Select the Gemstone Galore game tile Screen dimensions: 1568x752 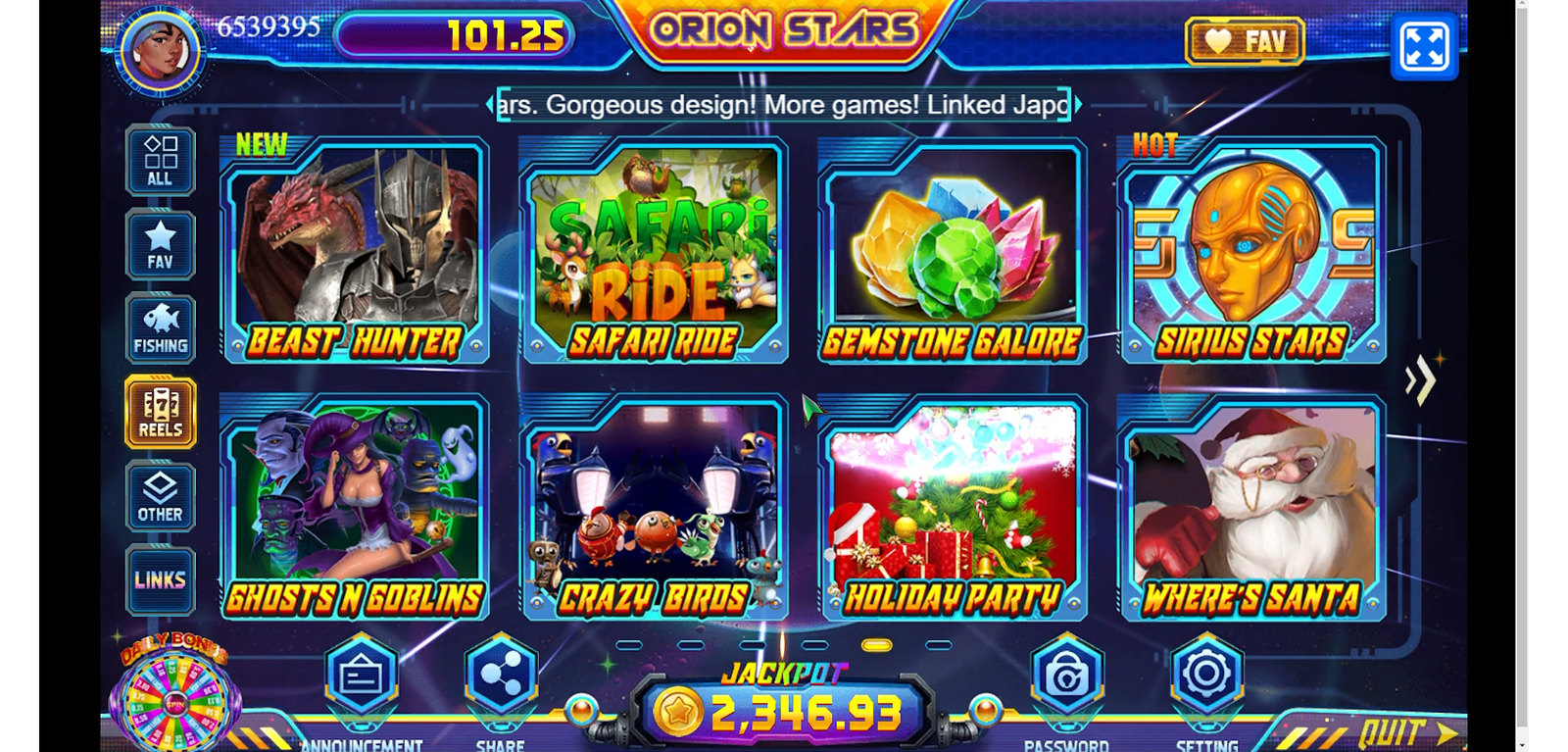coord(953,250)
